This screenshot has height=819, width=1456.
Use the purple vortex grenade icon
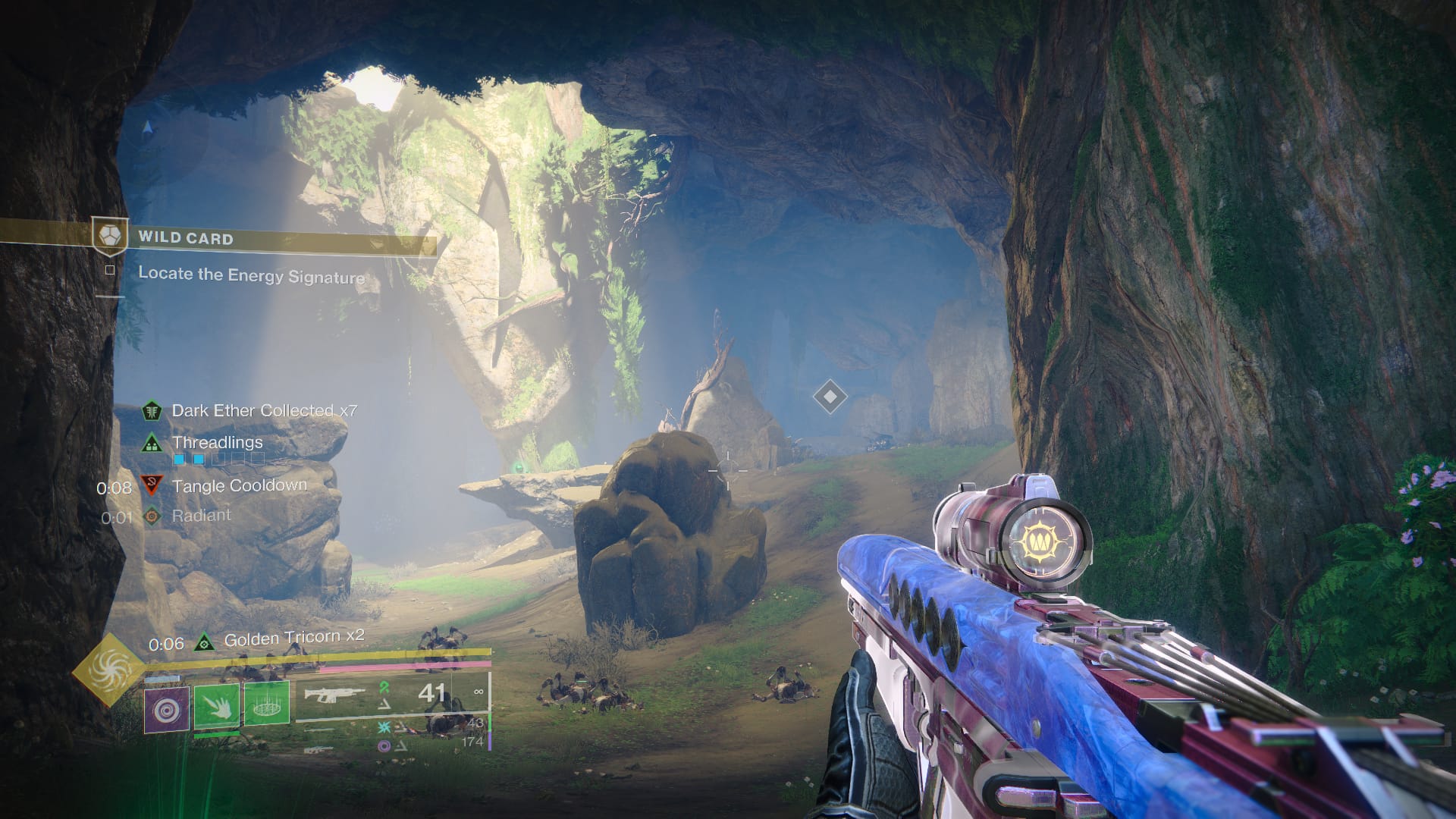pyautogui.click(x=166, y=709)
